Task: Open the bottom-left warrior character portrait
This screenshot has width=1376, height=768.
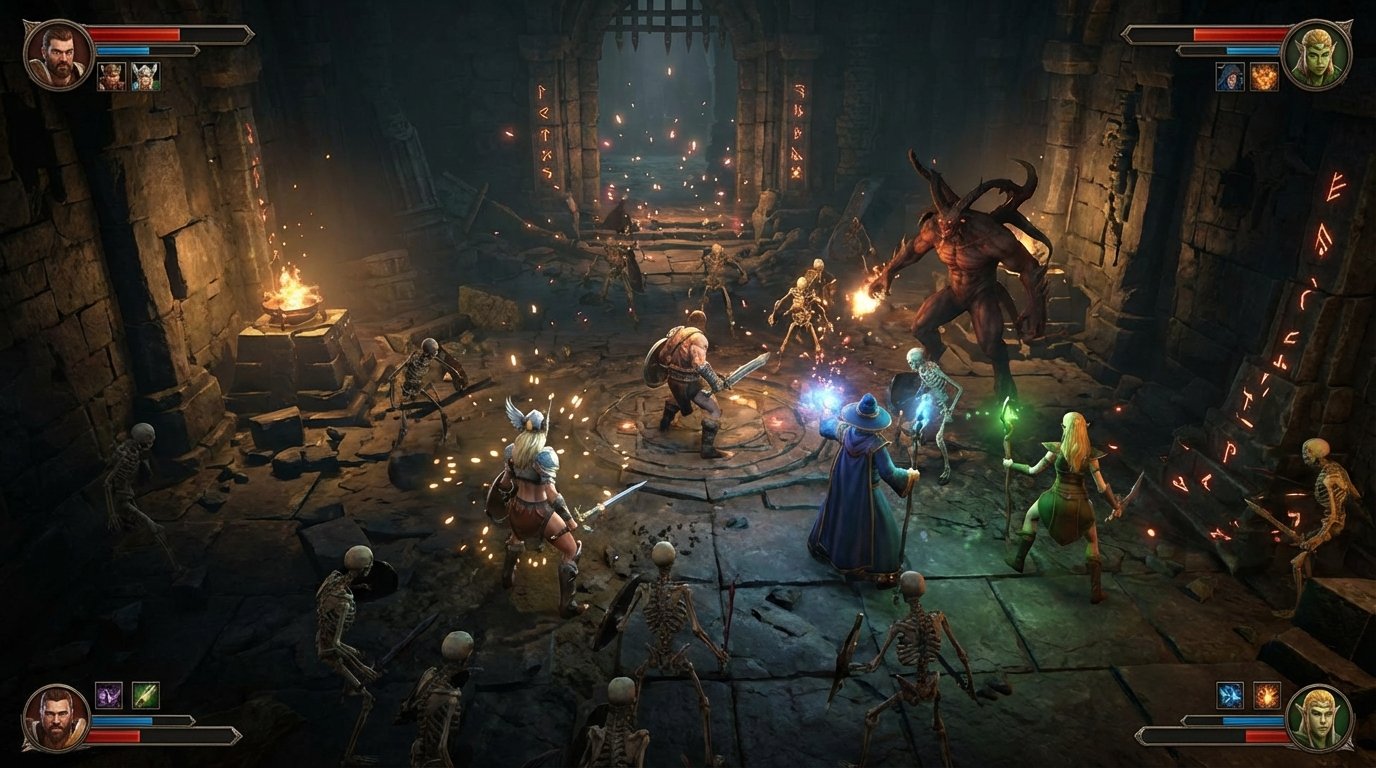Action: [x=55, y=718]
